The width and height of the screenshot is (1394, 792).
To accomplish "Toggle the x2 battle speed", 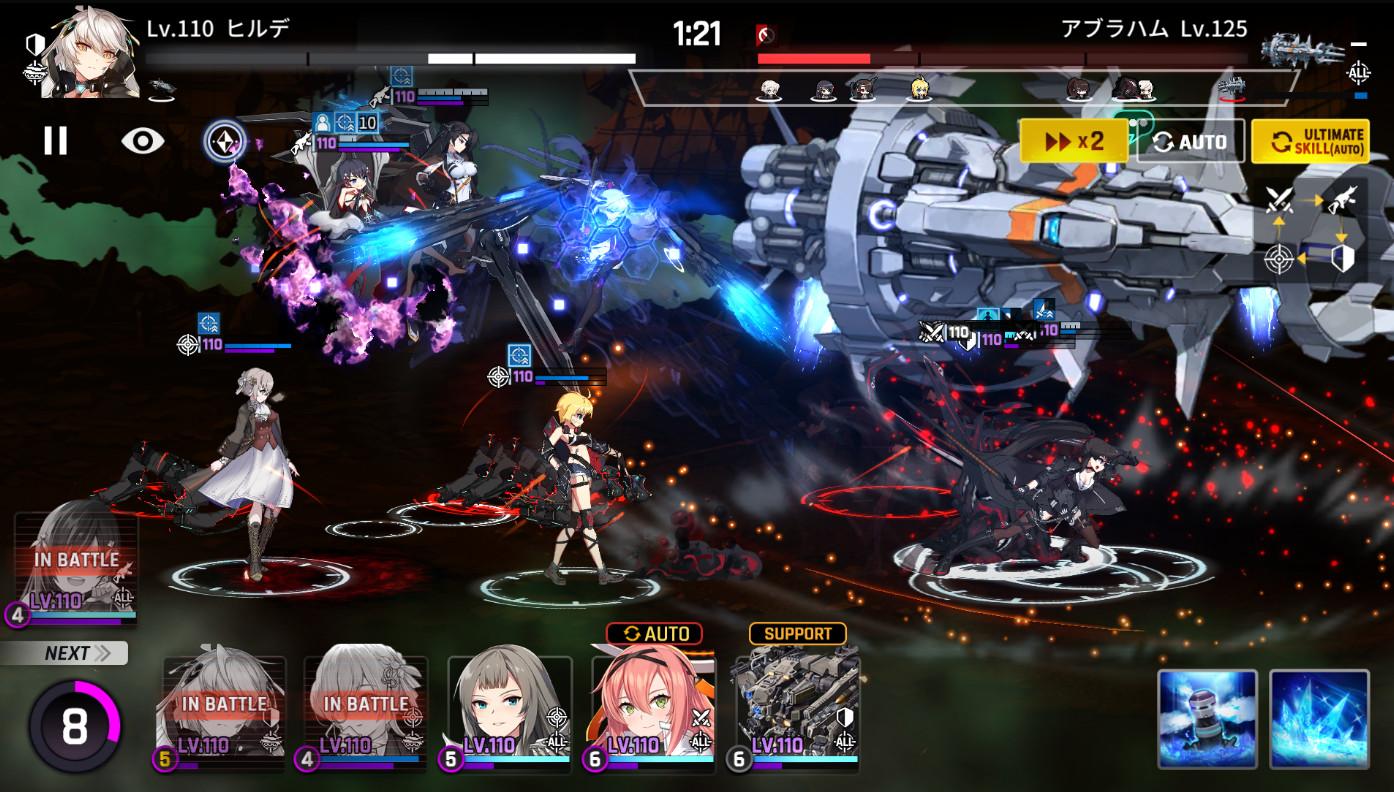I will click(1073, 140).
